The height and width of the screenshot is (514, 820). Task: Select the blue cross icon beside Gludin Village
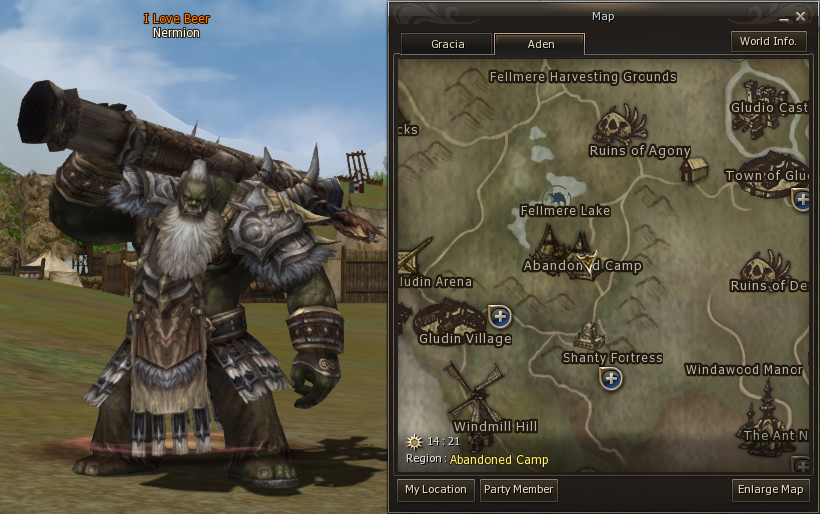tap(500, 317)
